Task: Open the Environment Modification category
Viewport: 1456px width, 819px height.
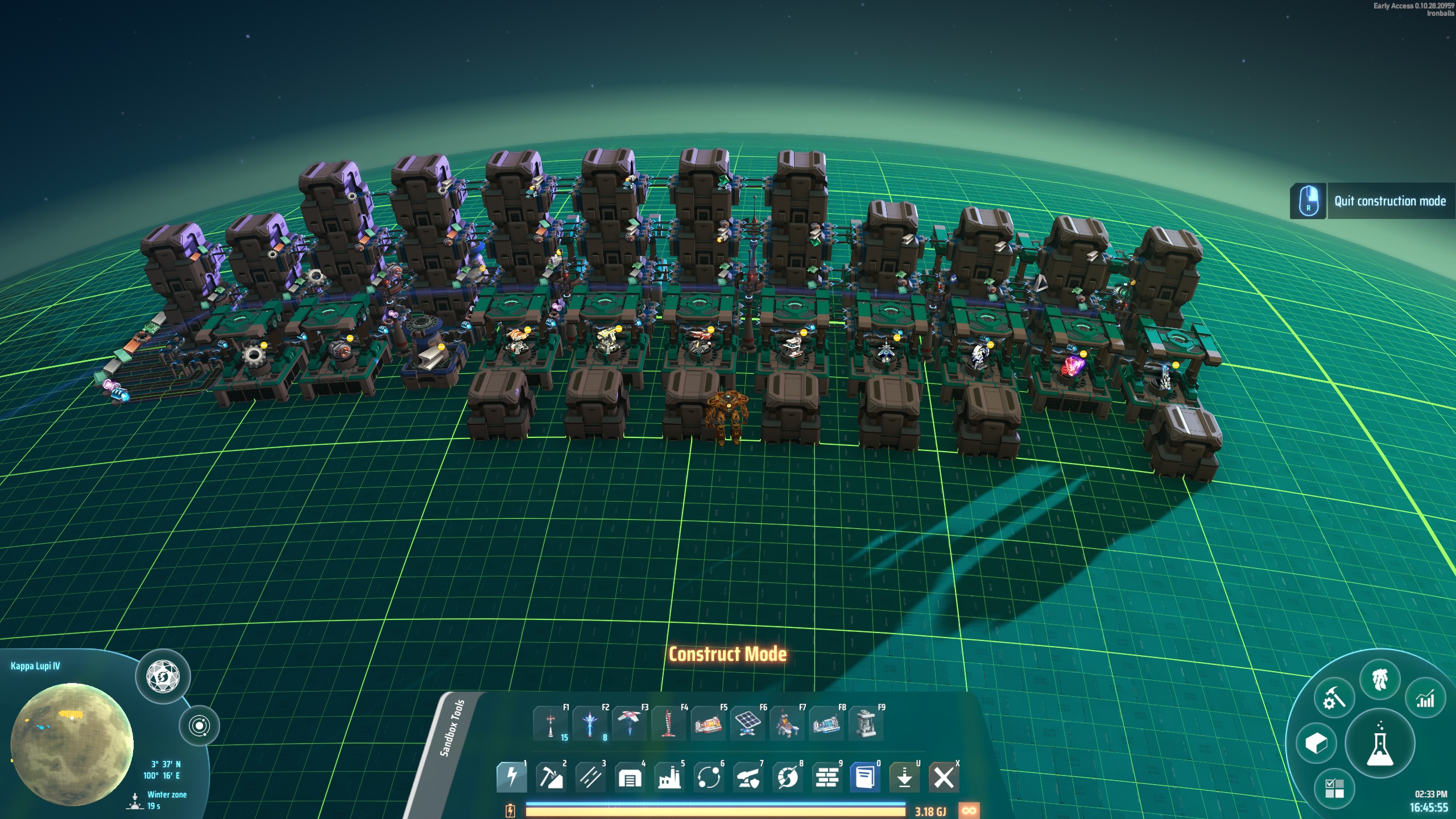Action: 829,776
